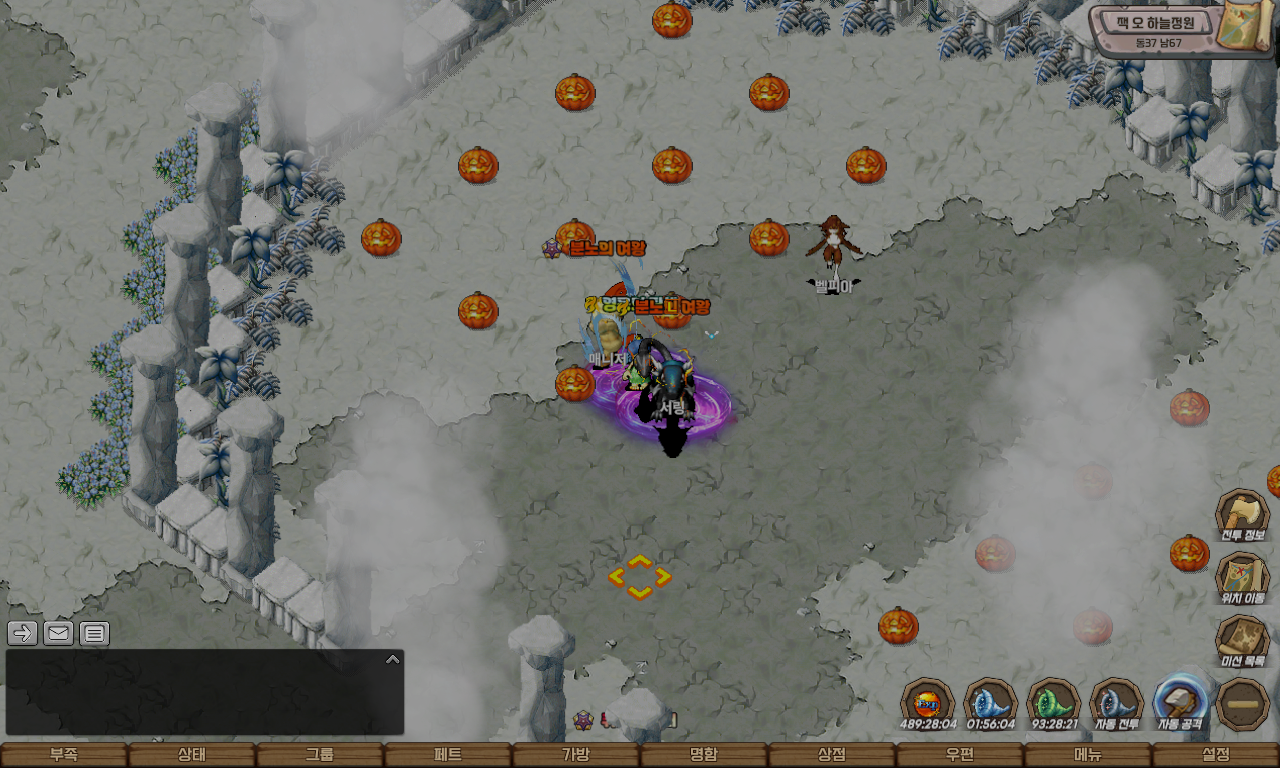Select the 그룹 (group) button
1280x768 pixels.
tap(319, 755)
